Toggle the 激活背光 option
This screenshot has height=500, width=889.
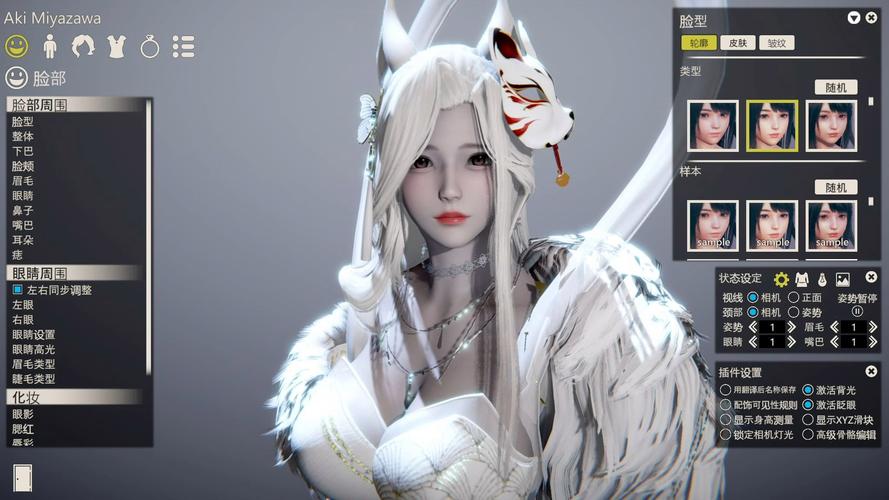coord(808,390)
